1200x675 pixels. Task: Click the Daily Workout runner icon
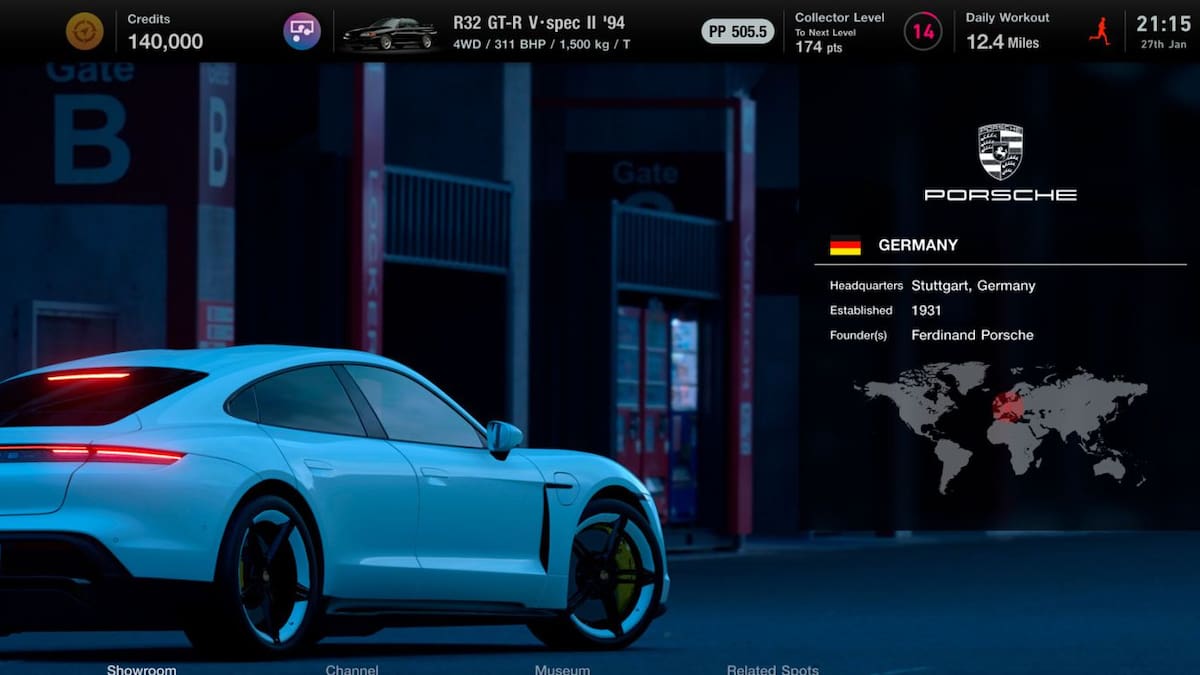(1099, 31)
